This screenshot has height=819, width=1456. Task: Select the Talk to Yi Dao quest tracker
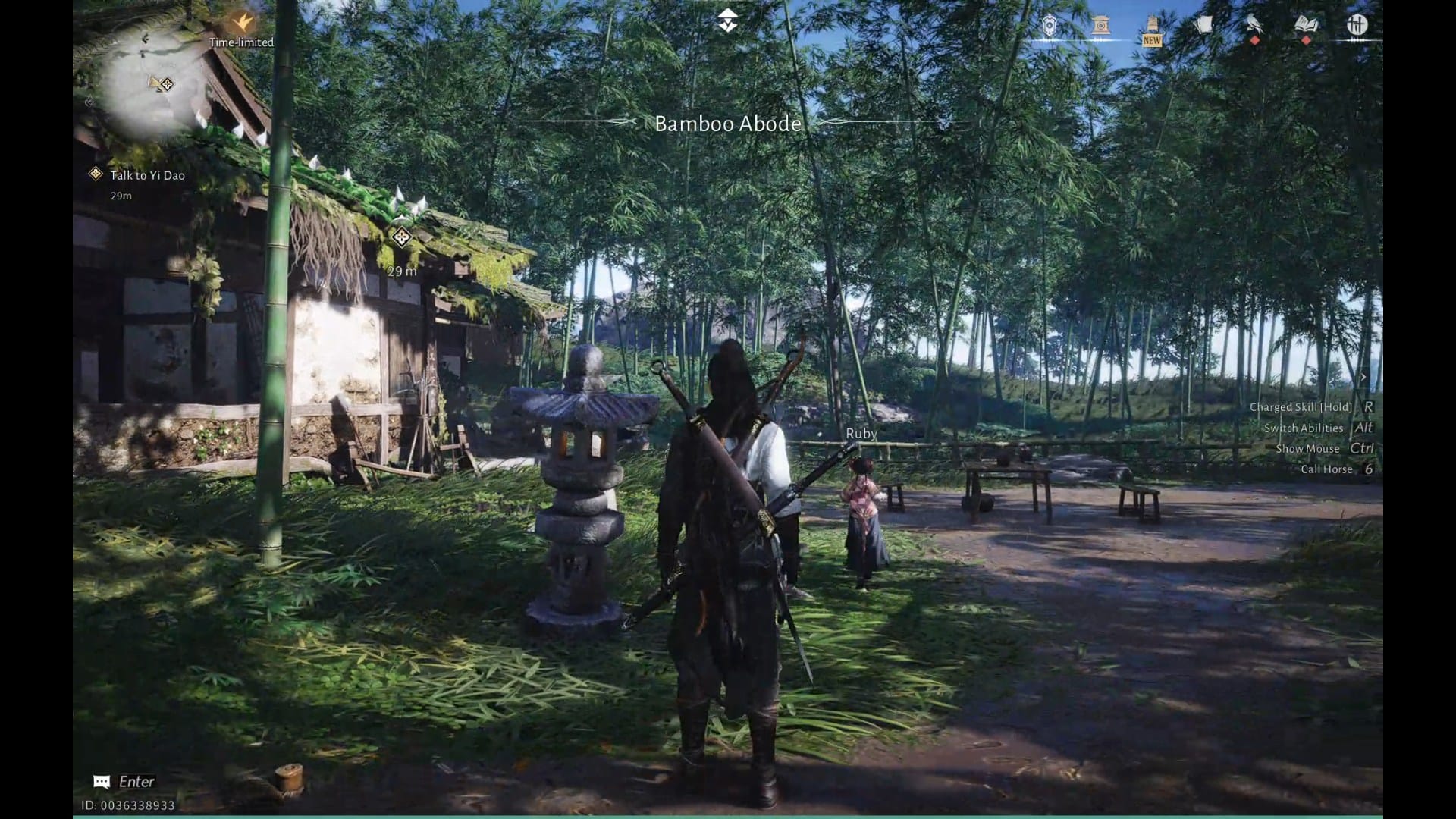point(146,175)
